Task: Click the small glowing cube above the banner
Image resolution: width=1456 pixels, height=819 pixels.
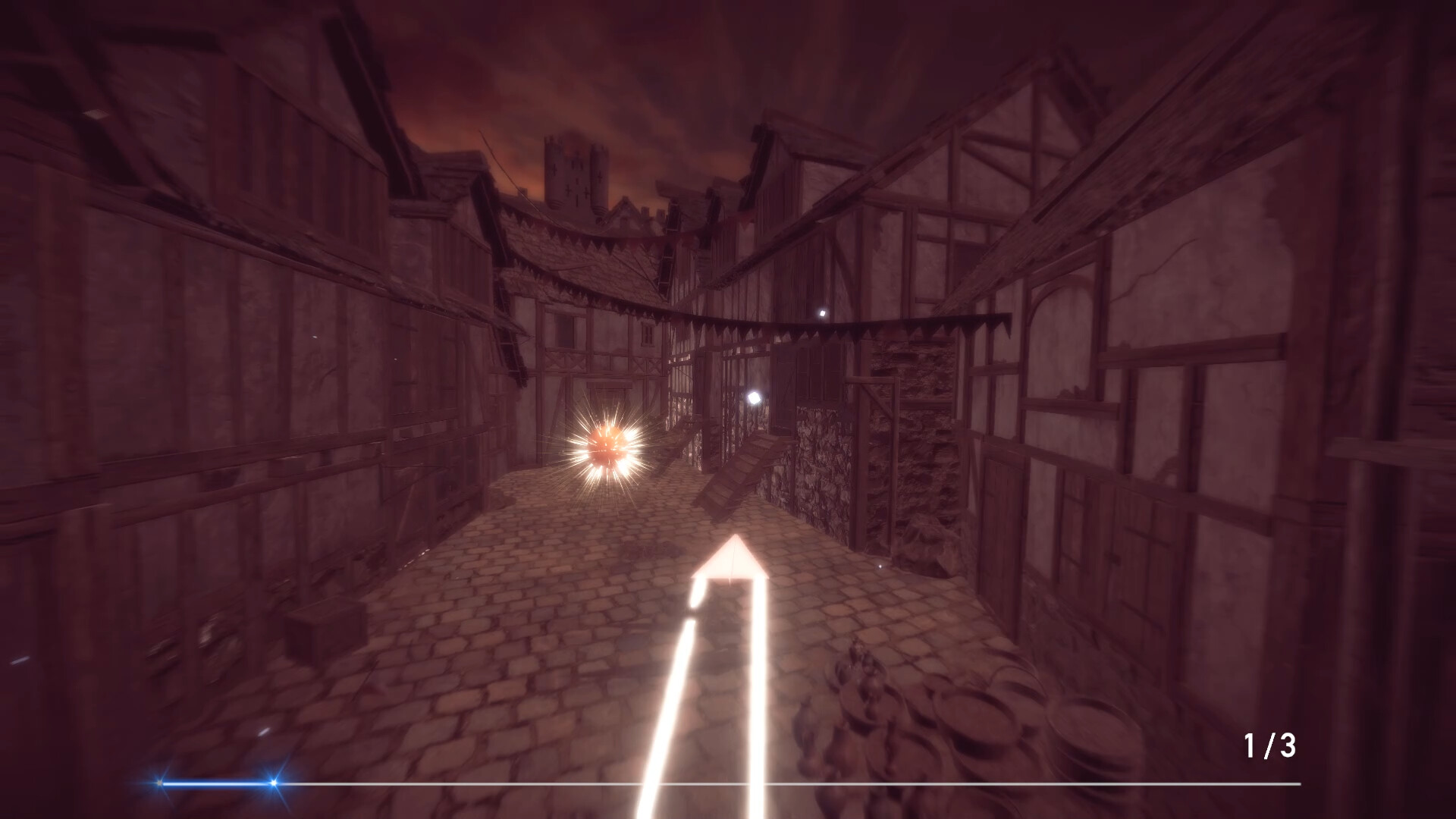Action: click(x=823, y=312)
